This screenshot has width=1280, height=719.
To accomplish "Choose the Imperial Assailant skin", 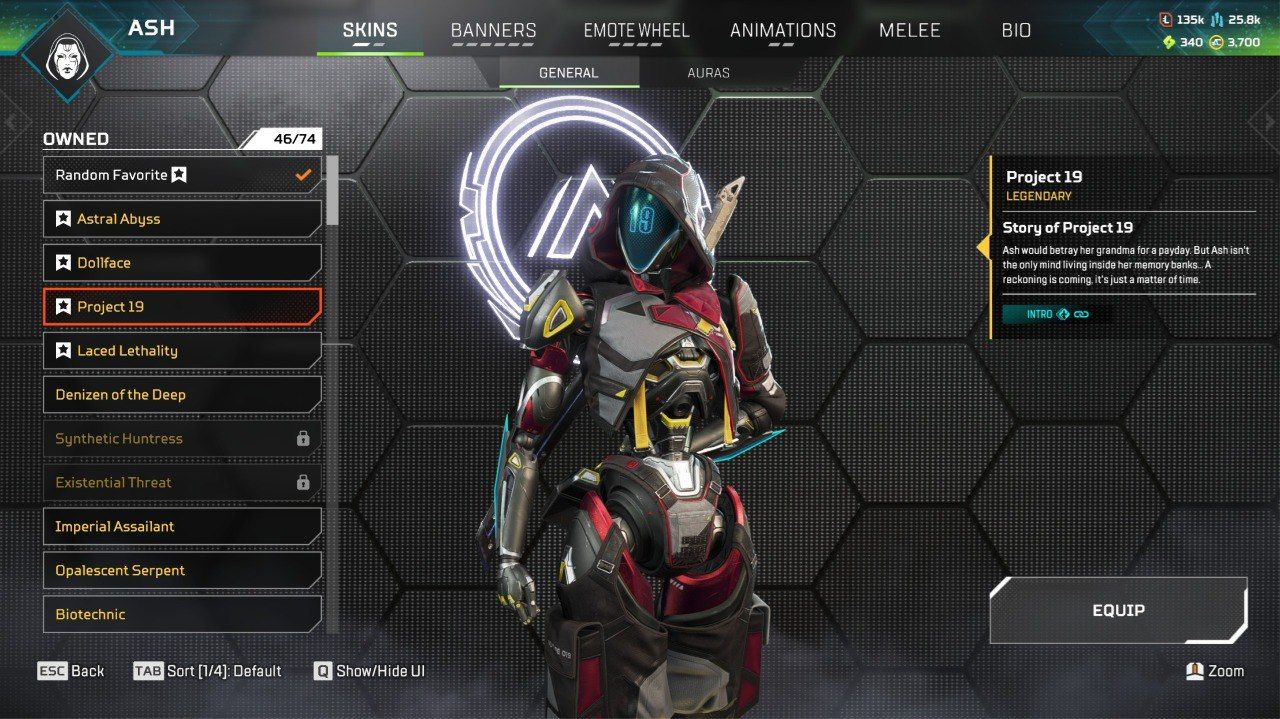I will click(x=182, y=527).
